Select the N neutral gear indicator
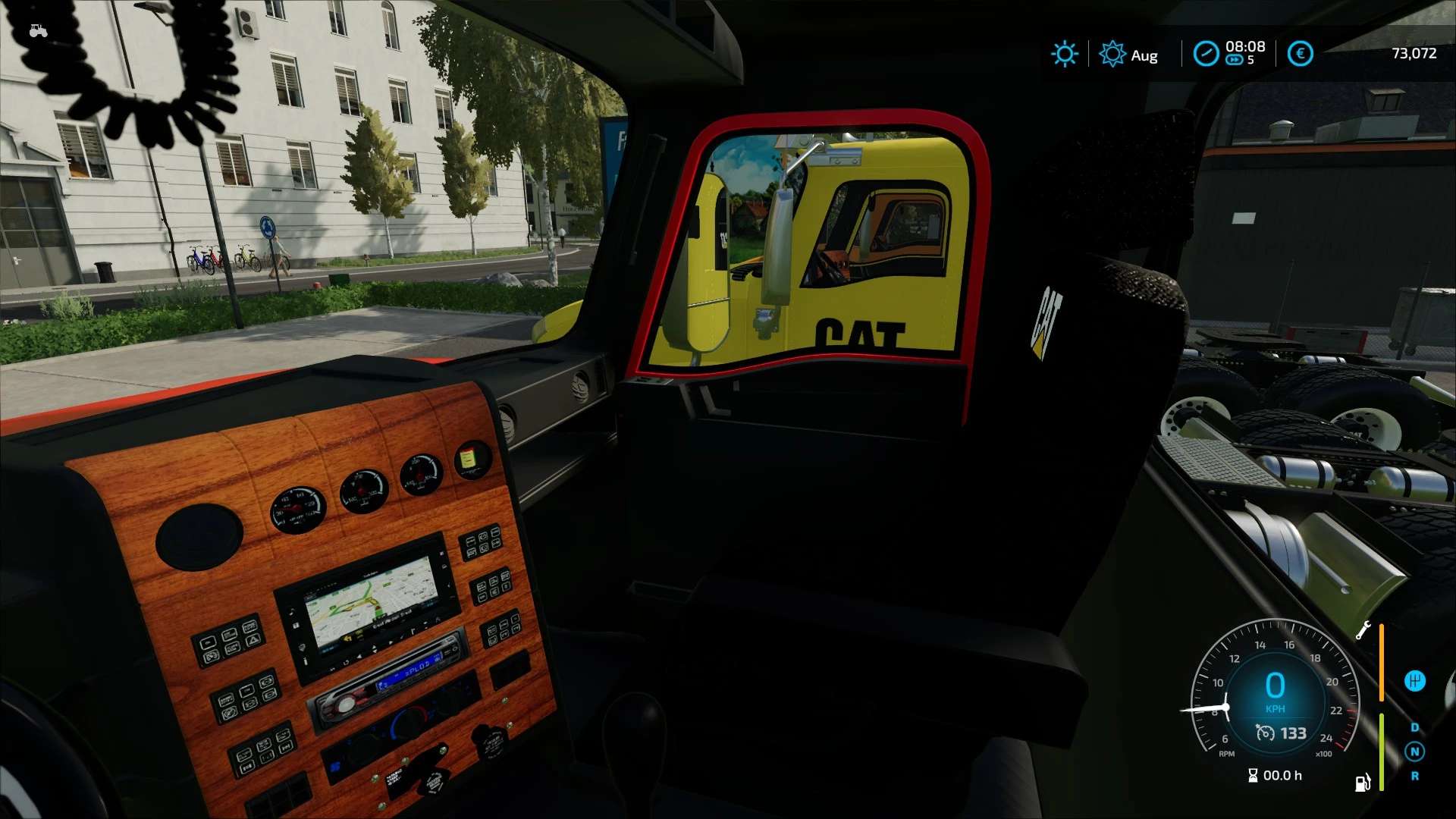 pos(1414,752)
